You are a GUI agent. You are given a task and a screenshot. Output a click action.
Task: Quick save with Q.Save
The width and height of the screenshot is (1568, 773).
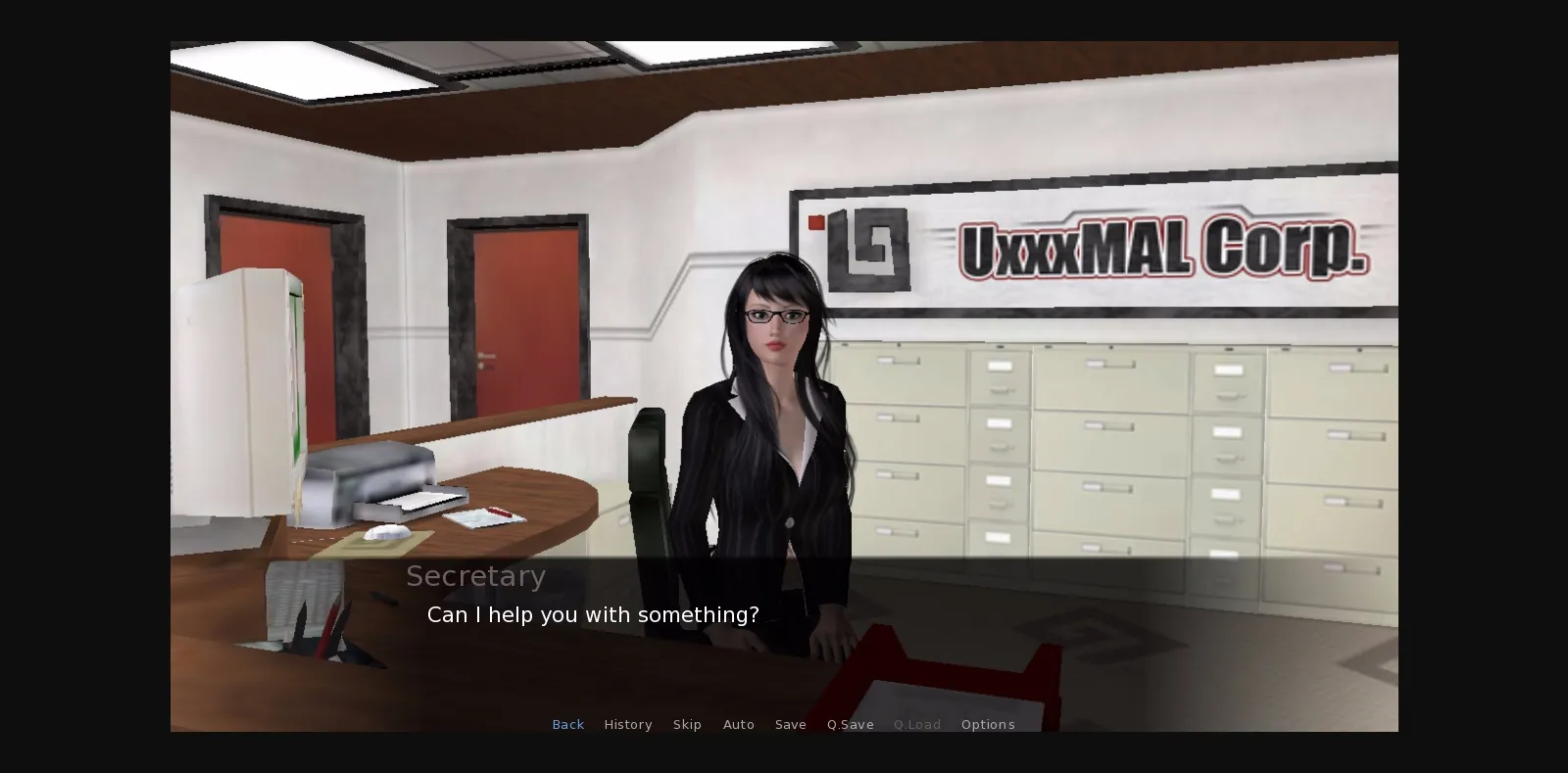click(850, 724)
